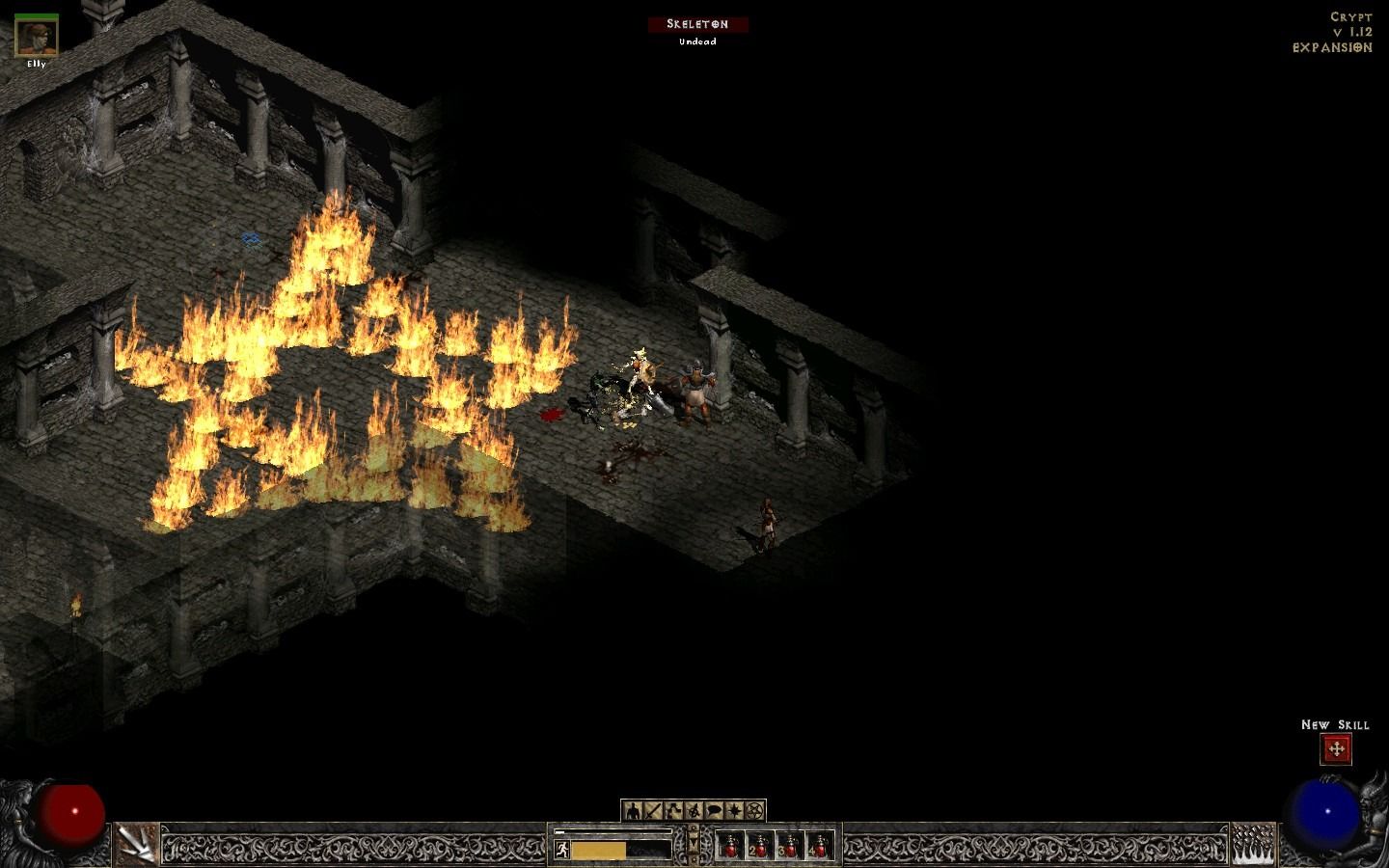Open the game menu pentagram icon
1389x868 pixels.
click(756, 810)
